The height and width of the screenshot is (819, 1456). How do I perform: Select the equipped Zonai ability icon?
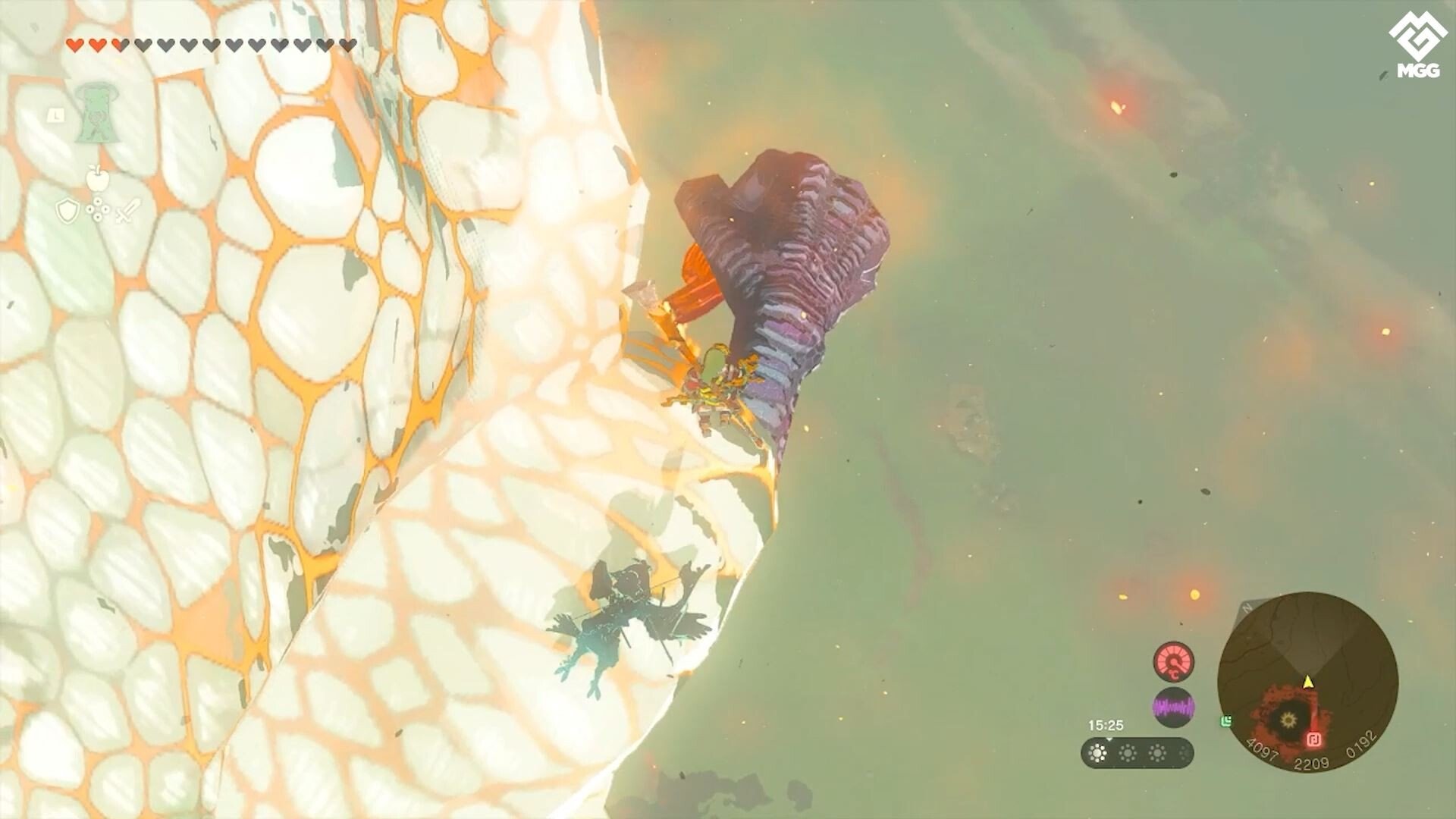[96, 112]
